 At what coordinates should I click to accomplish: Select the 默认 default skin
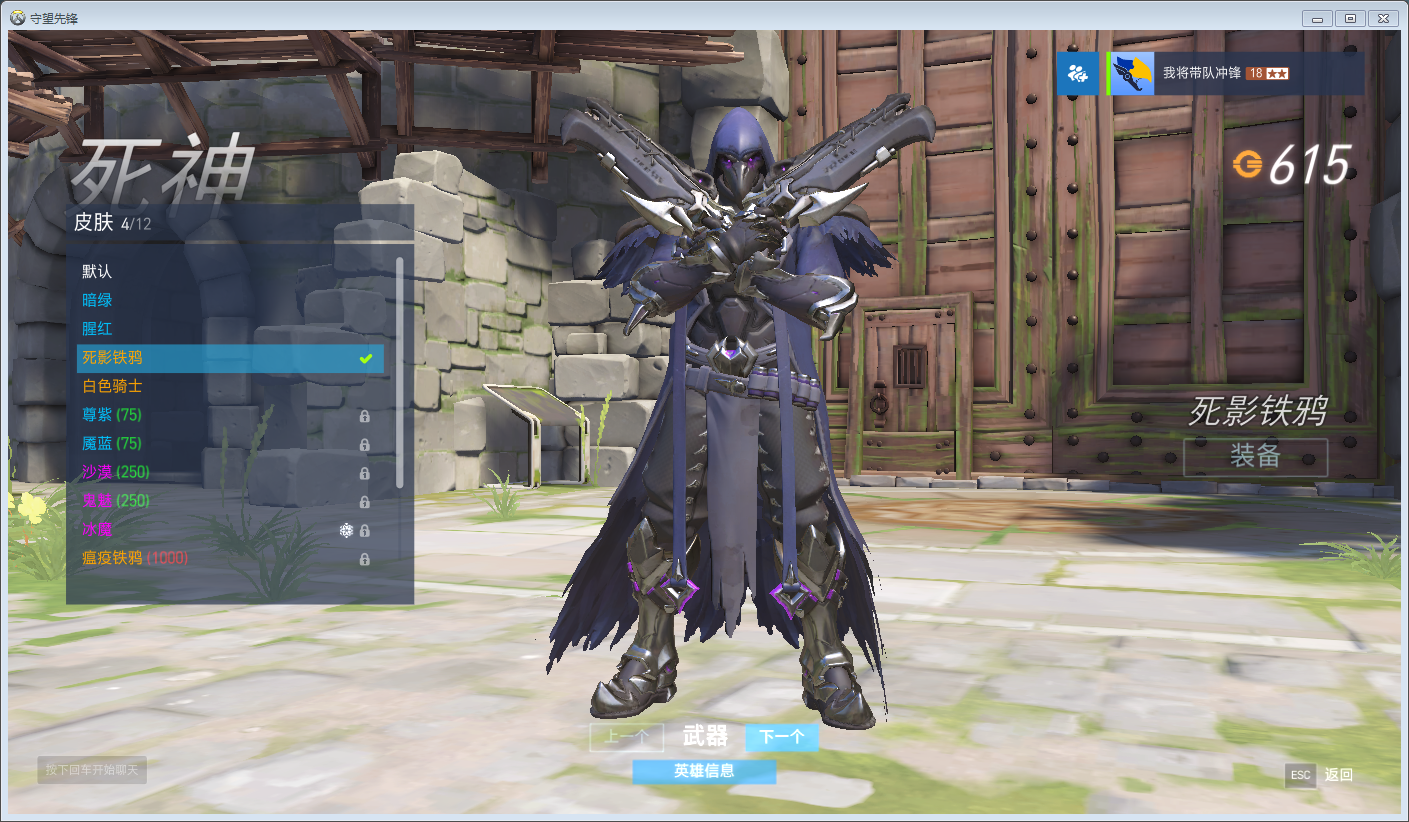(98, 272)
